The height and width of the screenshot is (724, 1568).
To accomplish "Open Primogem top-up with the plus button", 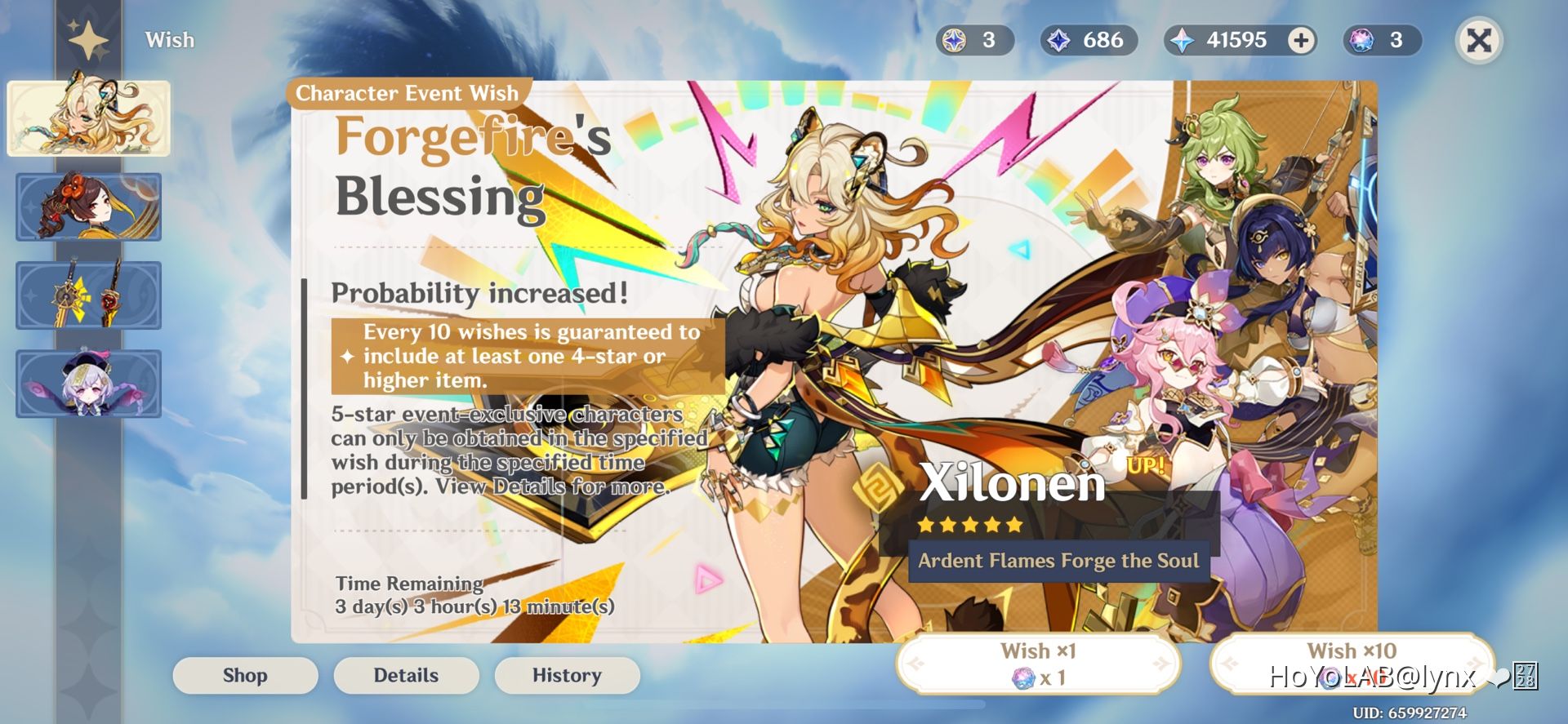I will [1301, 38].
